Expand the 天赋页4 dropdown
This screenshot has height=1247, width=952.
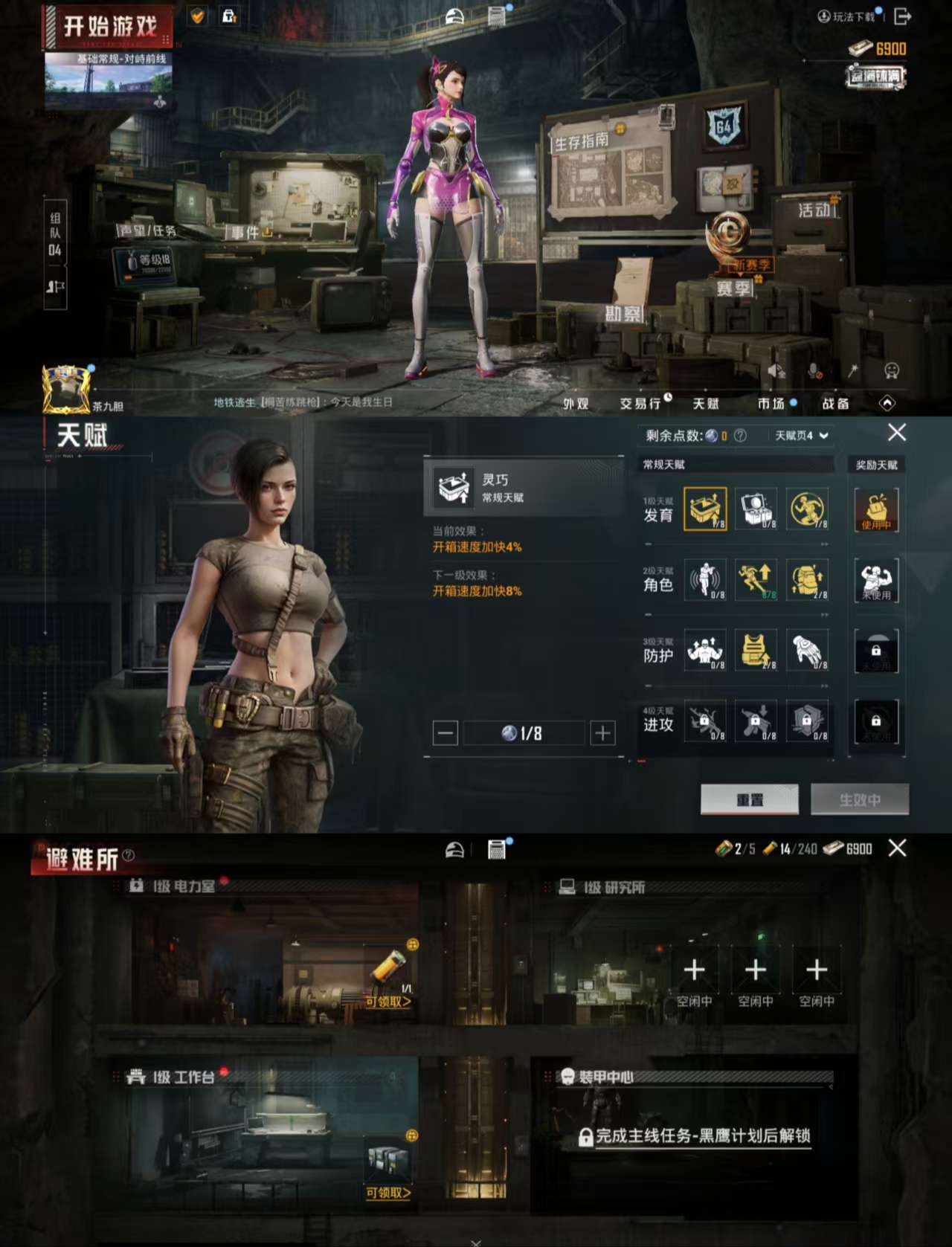coord(802,434)
